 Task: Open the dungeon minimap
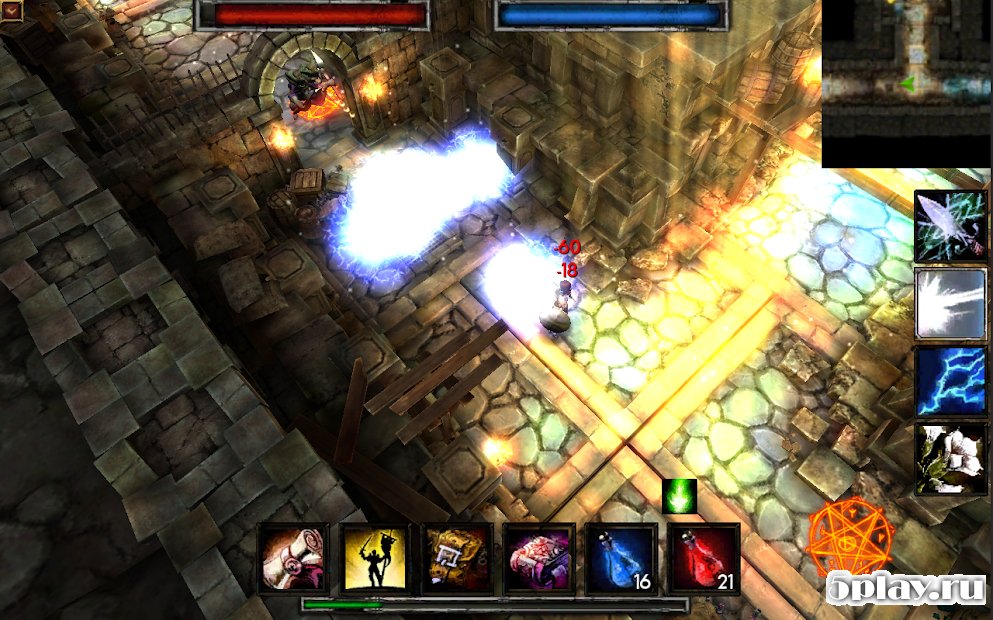point(906,83)
